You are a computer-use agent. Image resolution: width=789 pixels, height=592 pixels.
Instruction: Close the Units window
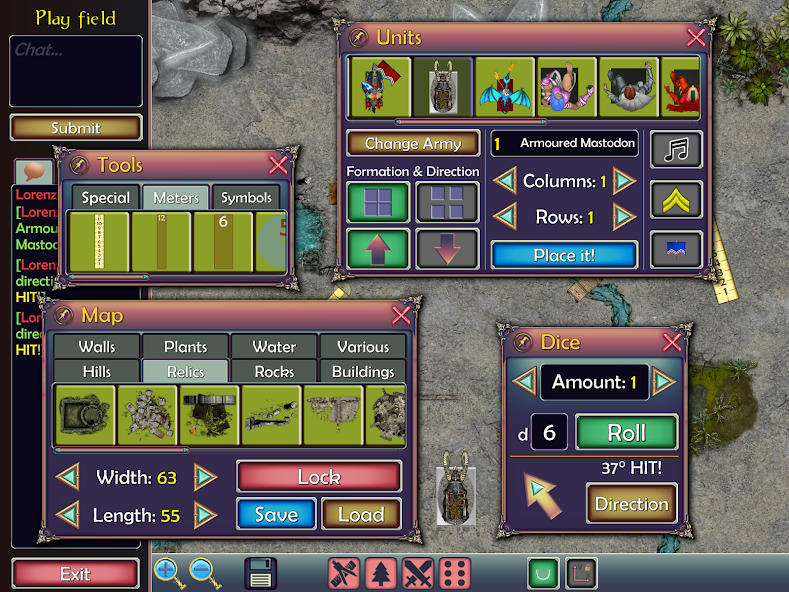[696, 38]
